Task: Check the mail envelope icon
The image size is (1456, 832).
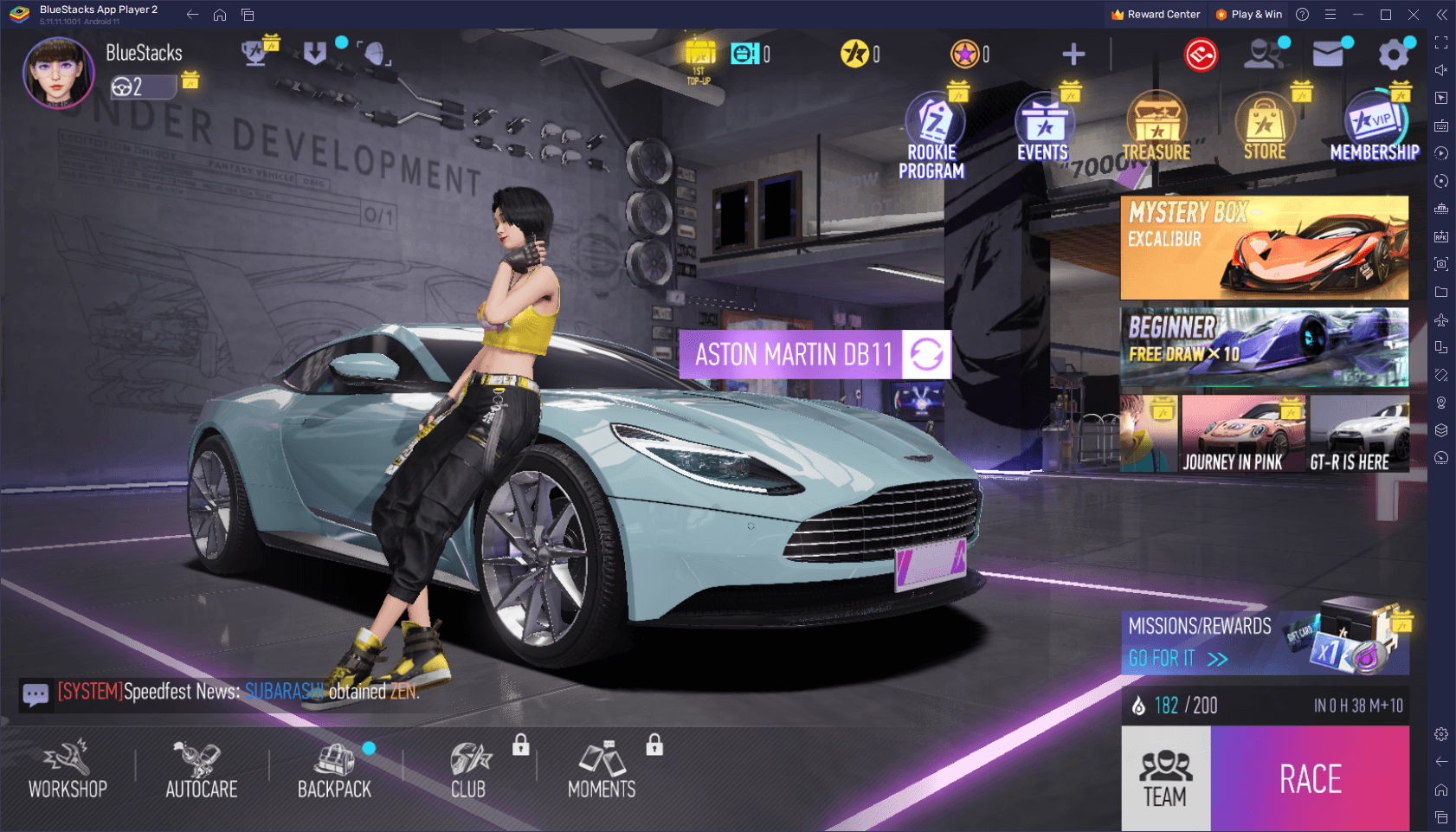Action: click(x=1328, y=55)
